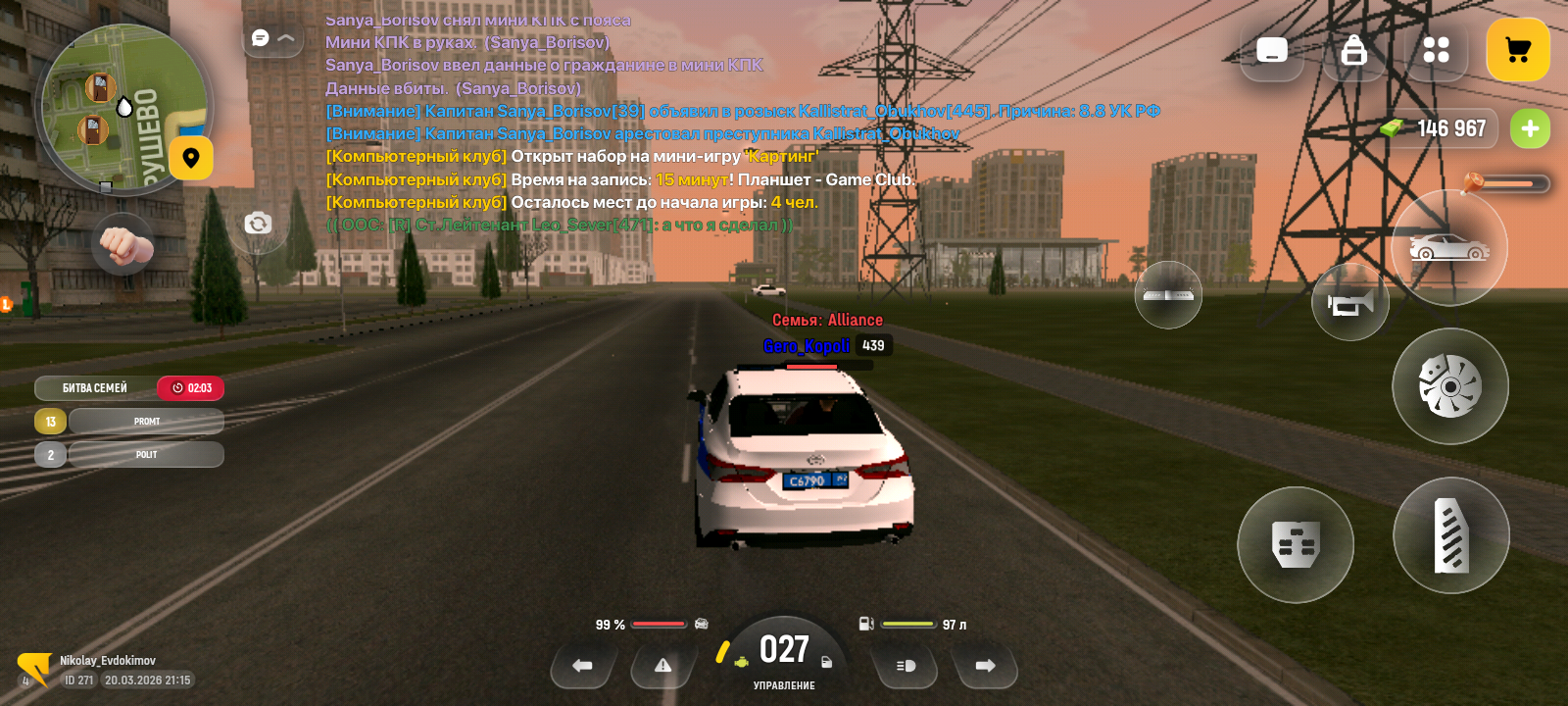
Task: Honk the horn button
Action: (1349, 303)
